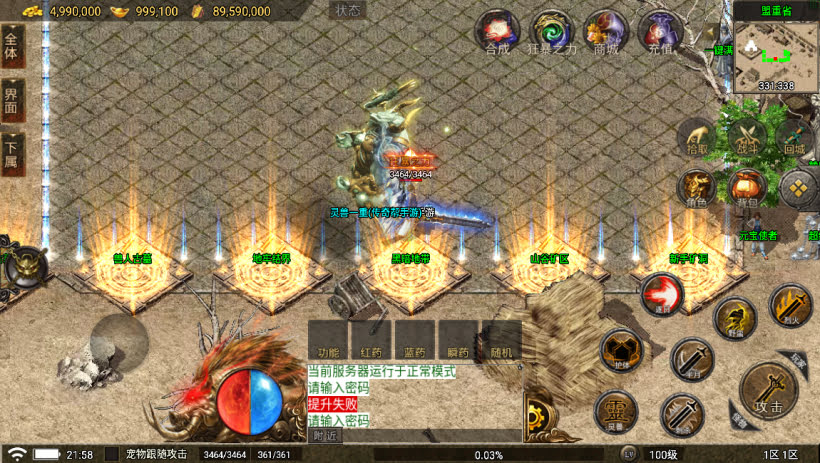Hit the 攻击 attack button
This screenshot has width=820, height=463.
pyautogui.click(x=770, y=390)
